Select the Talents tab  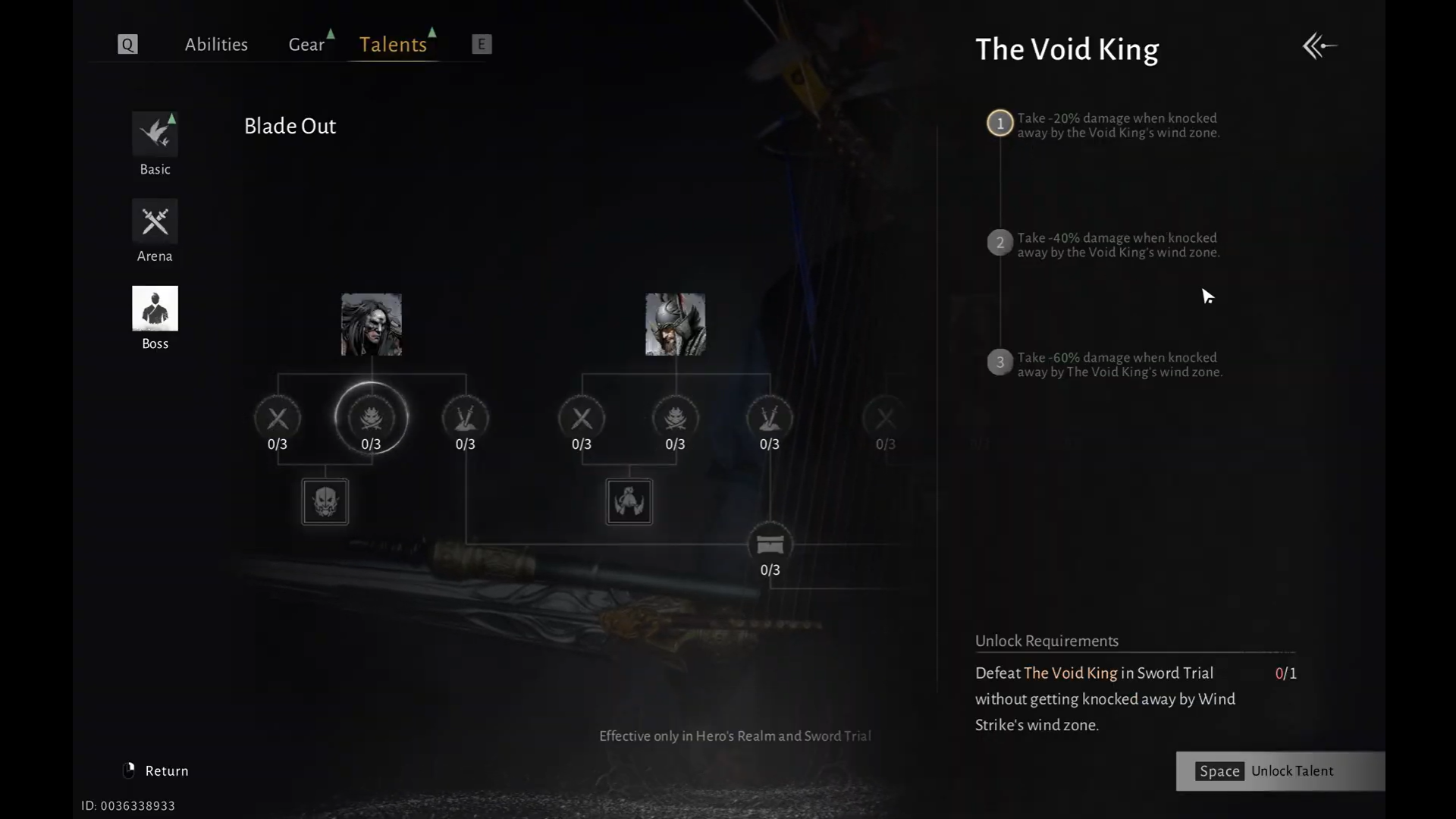tap(393, 45)
